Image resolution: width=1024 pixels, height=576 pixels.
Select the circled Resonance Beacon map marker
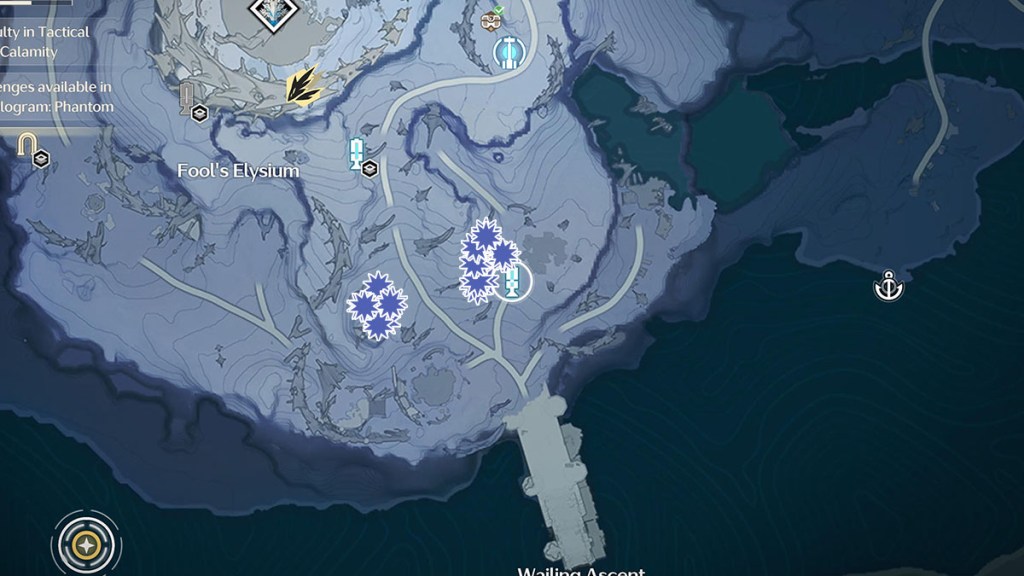coord(513,282)
